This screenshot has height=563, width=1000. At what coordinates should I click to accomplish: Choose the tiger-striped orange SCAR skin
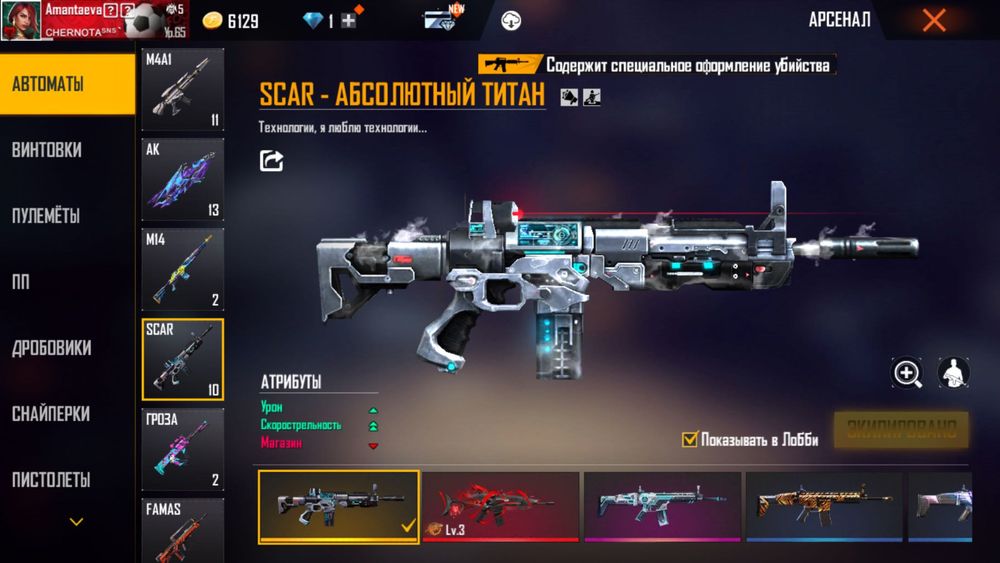(823, 507)
